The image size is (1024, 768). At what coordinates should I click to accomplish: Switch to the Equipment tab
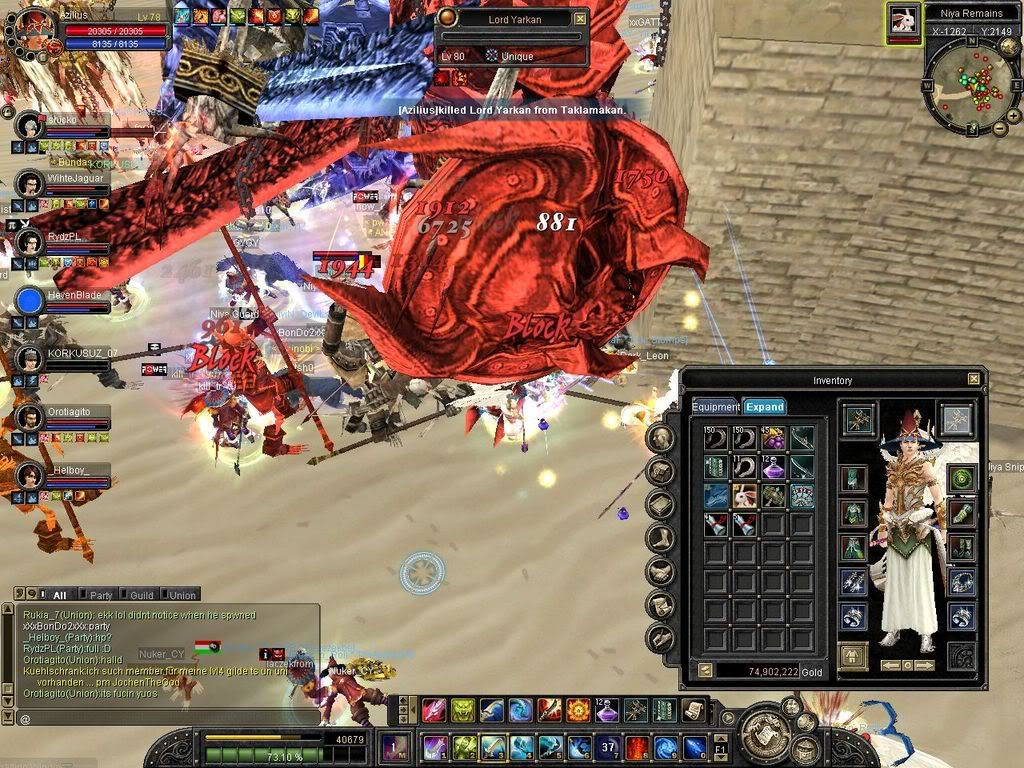tap(716, 407)
